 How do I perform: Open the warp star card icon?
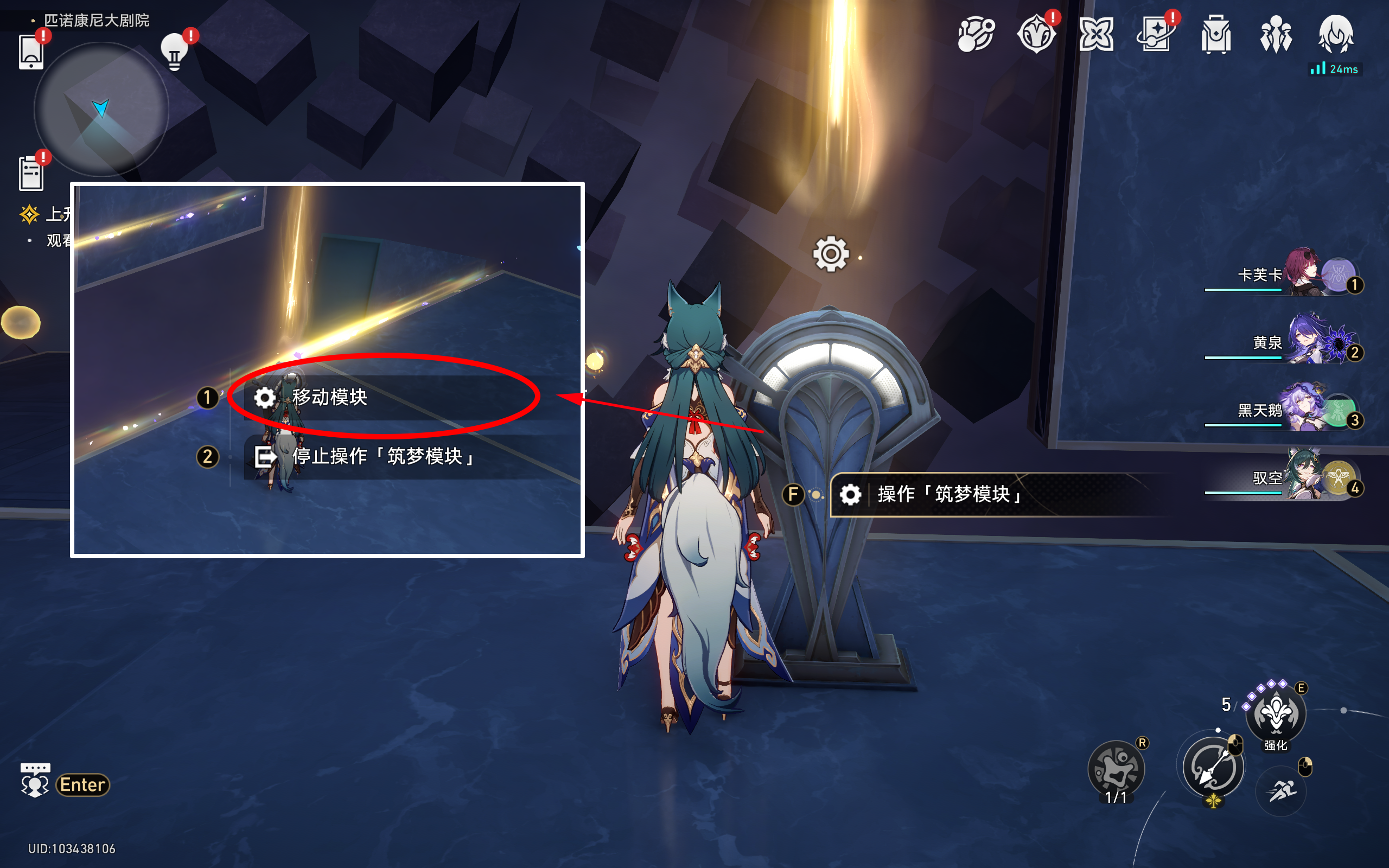pos(1155,34)
